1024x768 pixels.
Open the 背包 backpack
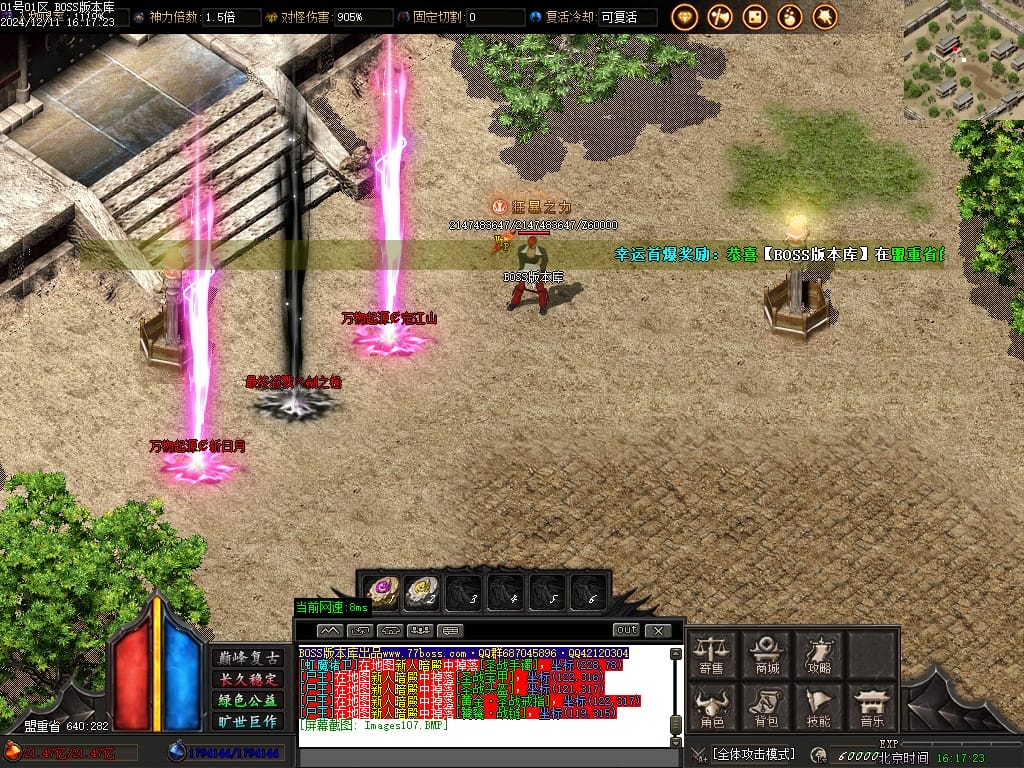tap(767, 706)
